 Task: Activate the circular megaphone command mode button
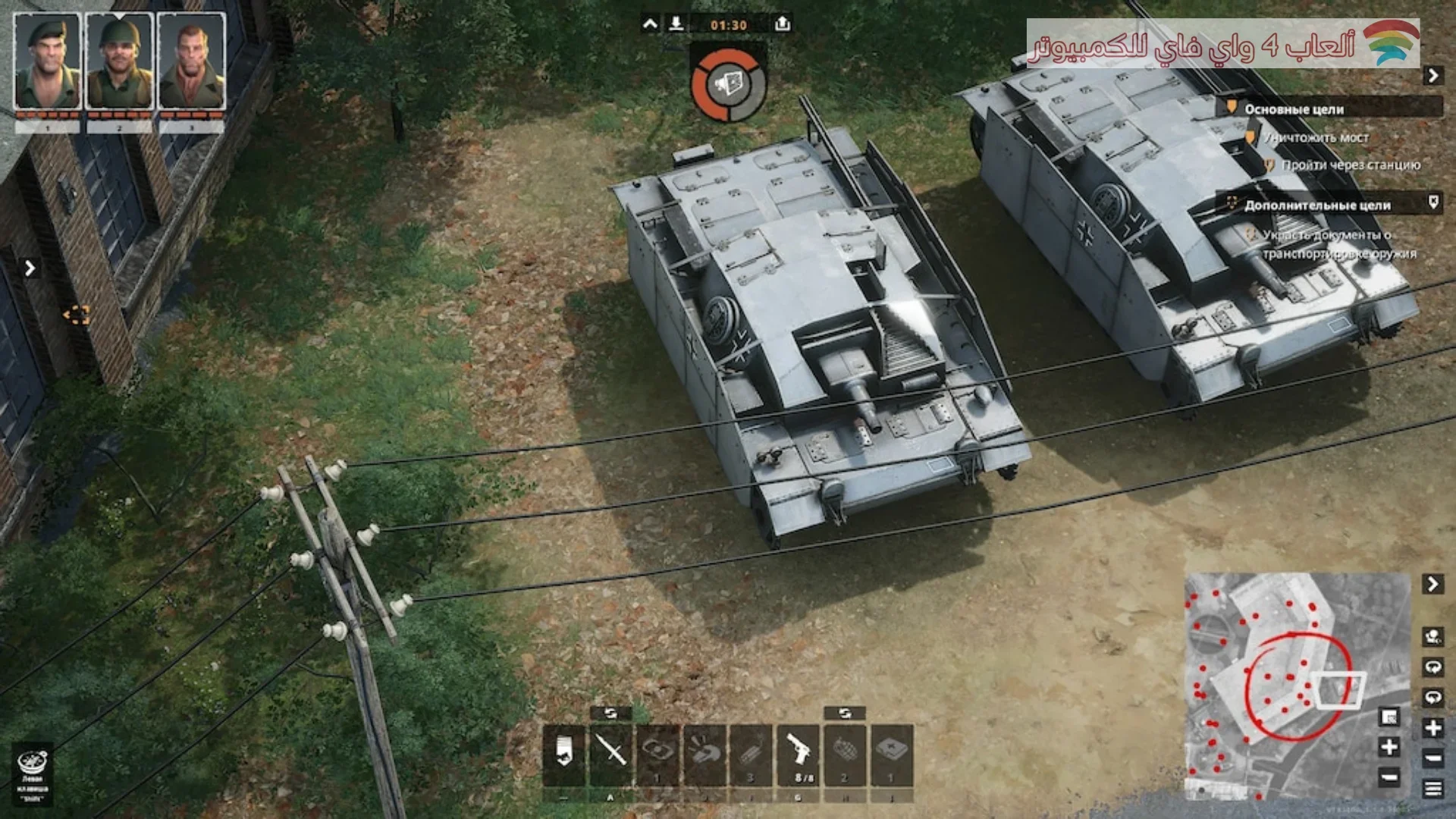[x=729, y=84]
